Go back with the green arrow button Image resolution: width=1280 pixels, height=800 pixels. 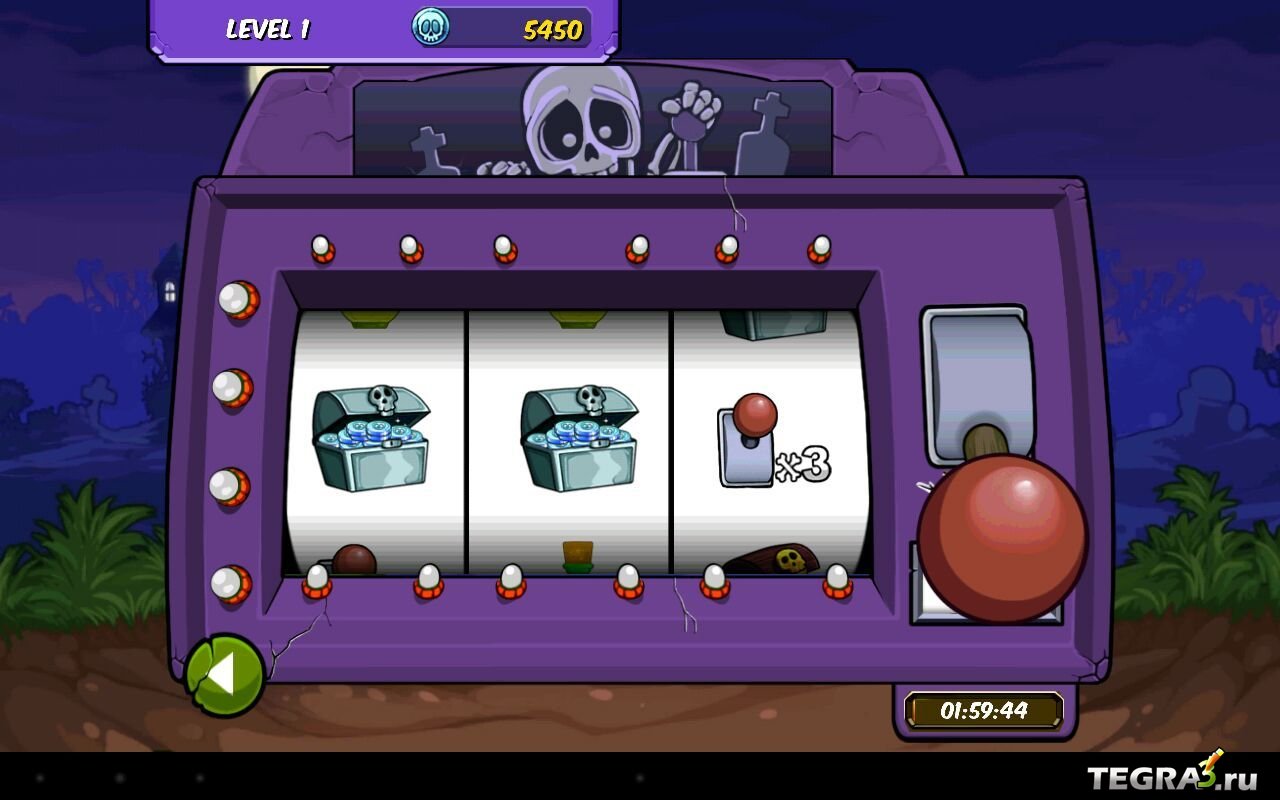pyautogui.click(x=224, y=676)
